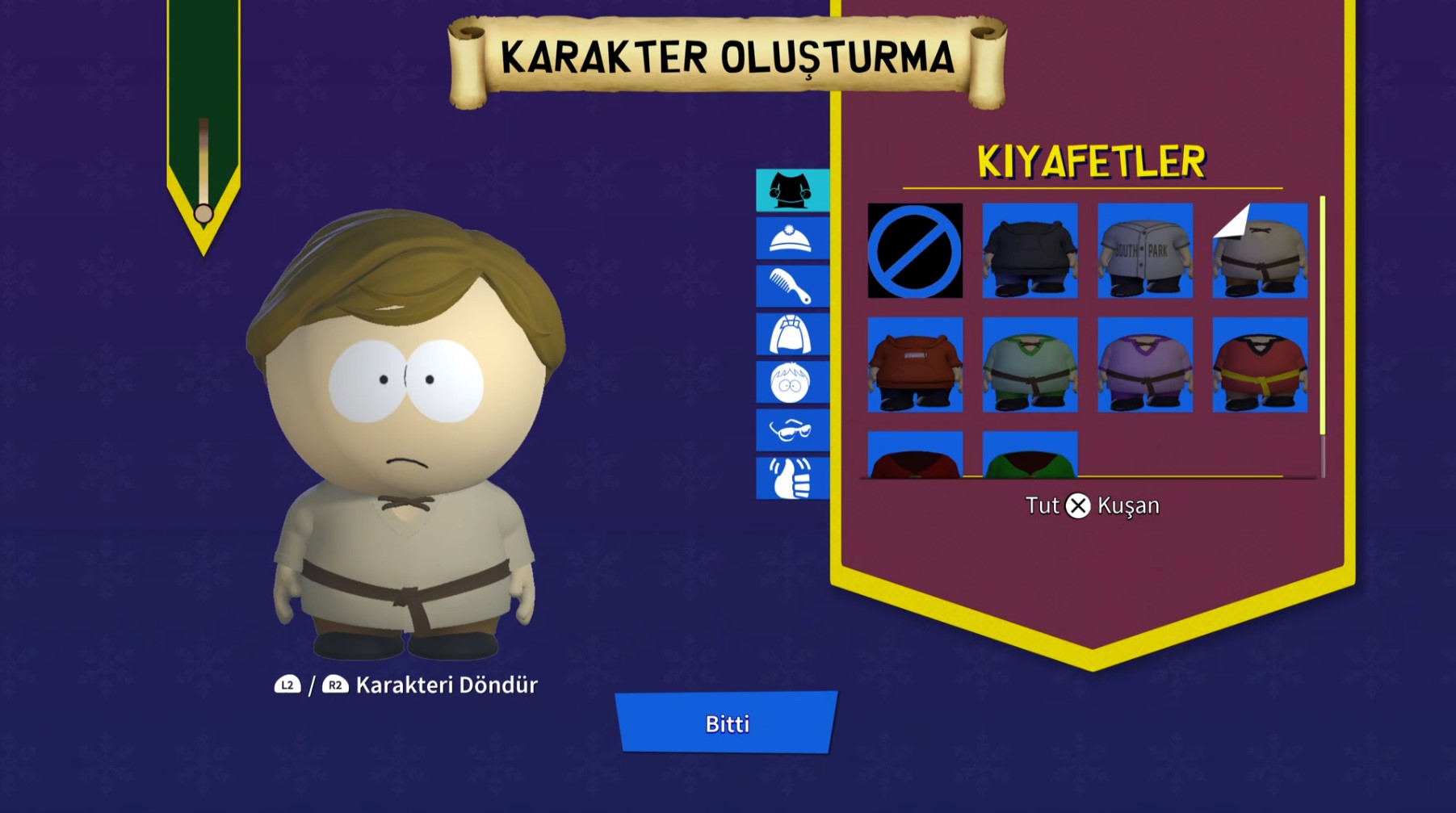1456x813 pixels.
Task: Select the red tunic with yellow belt
Action: click(1260, 365)
